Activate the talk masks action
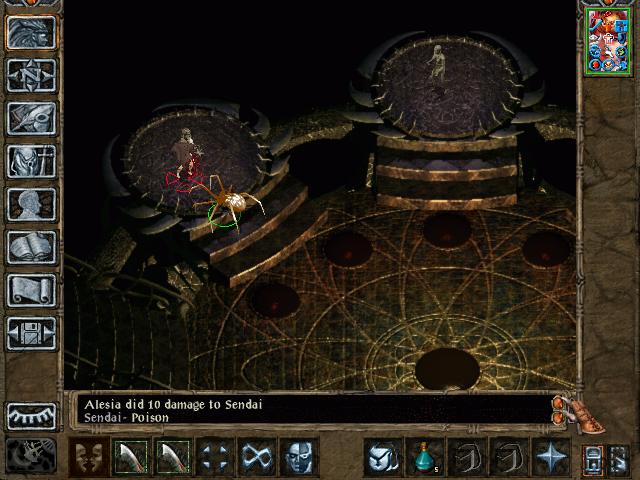Screen dimensions: 640x480 89,458
